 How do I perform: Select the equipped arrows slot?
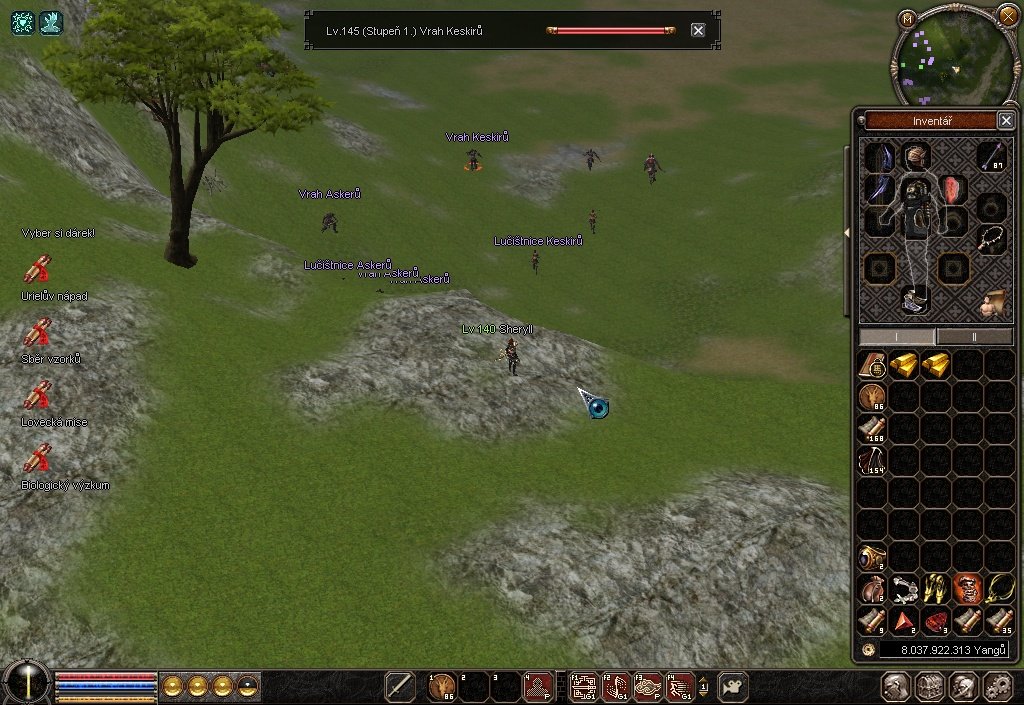[x=991, y=157]
